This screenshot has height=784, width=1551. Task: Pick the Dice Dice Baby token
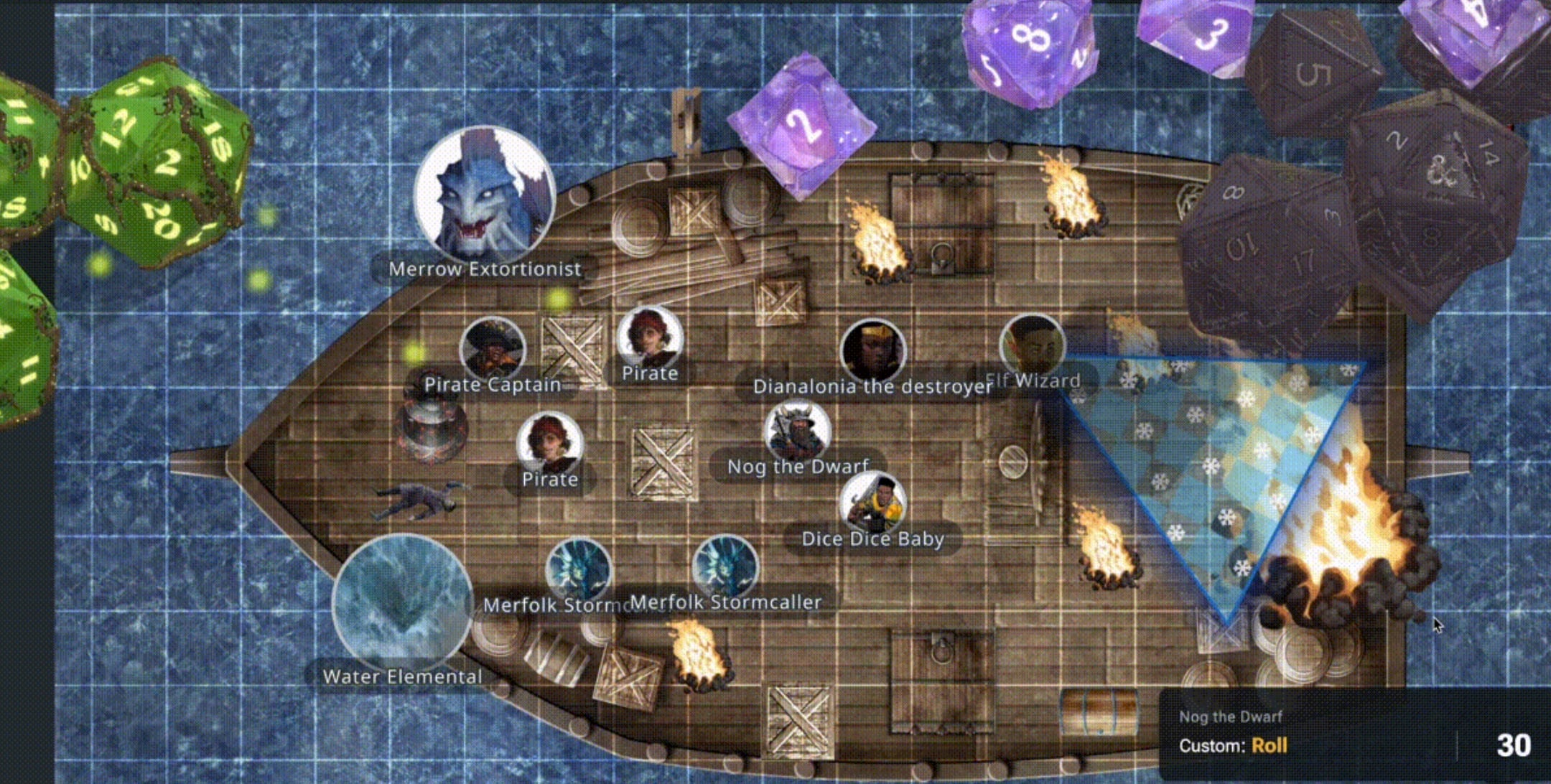click(x=872, y=505)
